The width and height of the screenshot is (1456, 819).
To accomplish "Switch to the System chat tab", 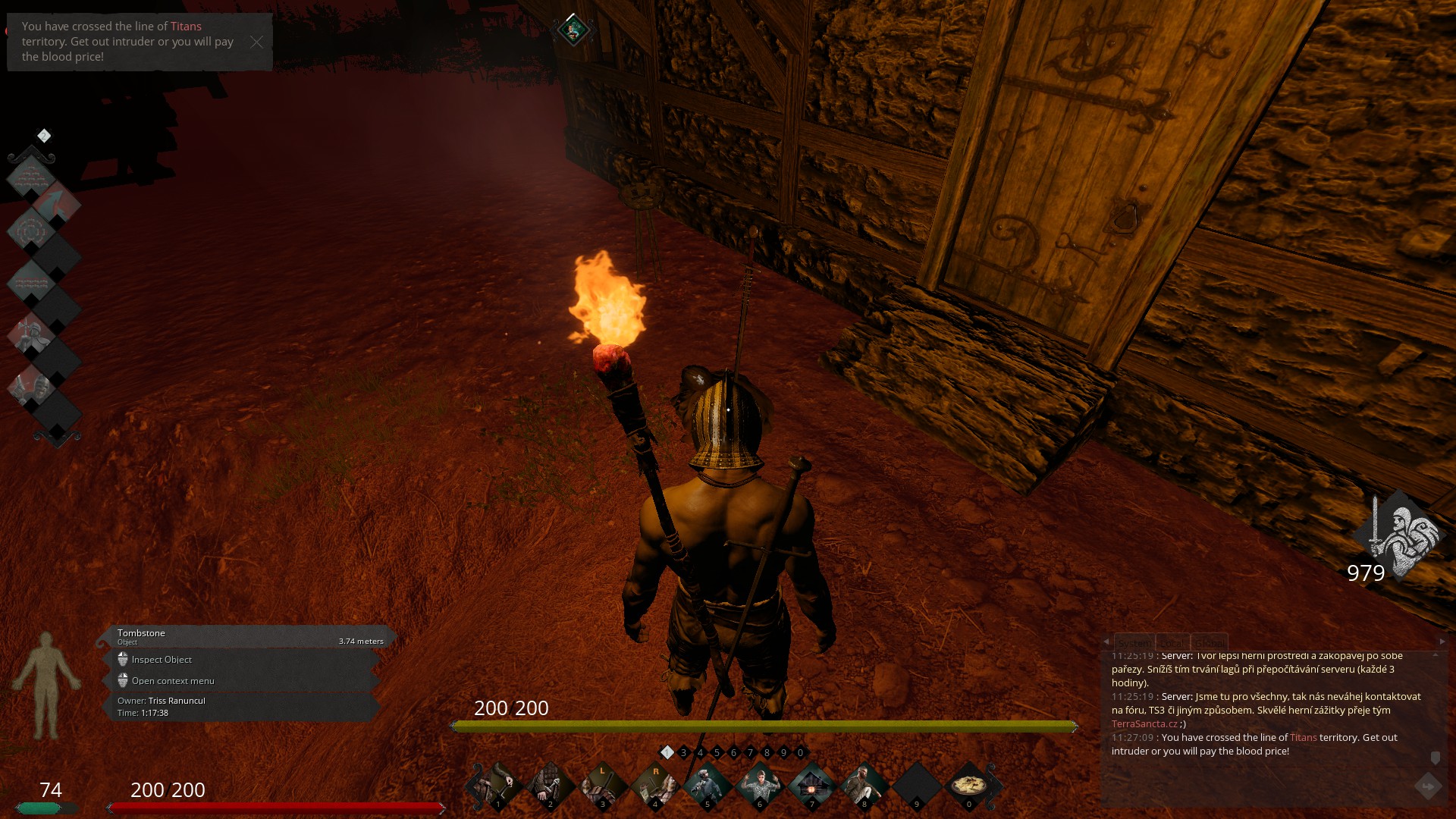I will click(1134, 642).
